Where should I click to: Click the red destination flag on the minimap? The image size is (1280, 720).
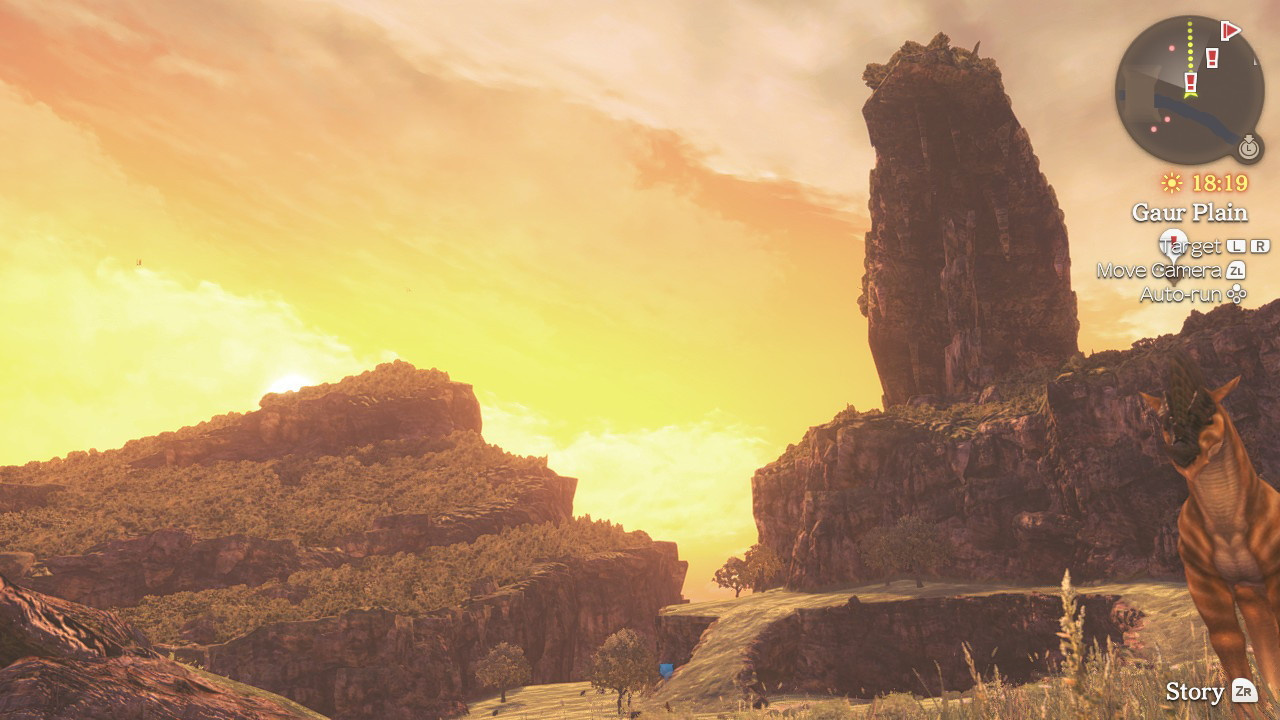(1229, 32)
